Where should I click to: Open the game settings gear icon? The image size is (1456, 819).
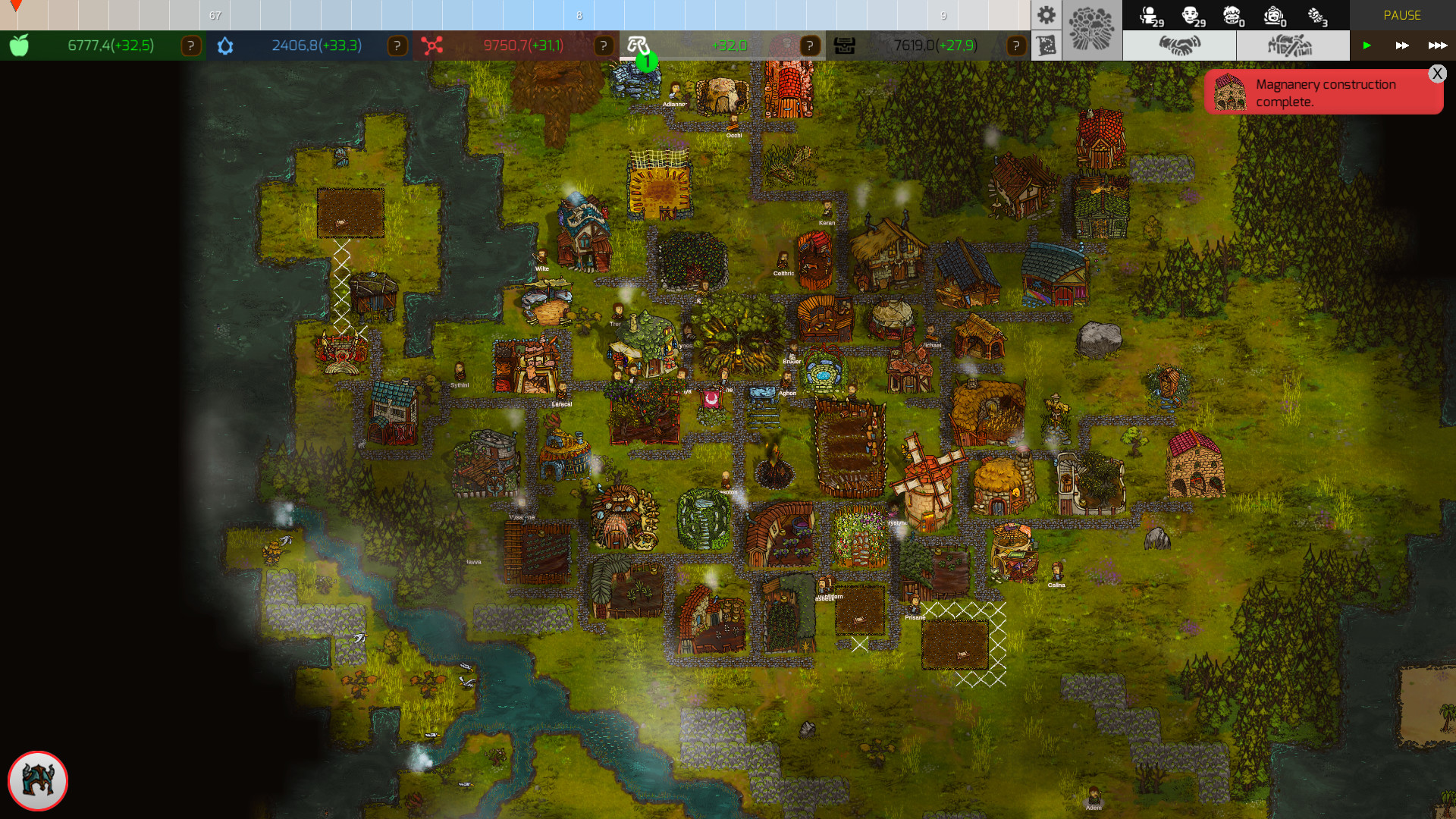coord(1046,15)
